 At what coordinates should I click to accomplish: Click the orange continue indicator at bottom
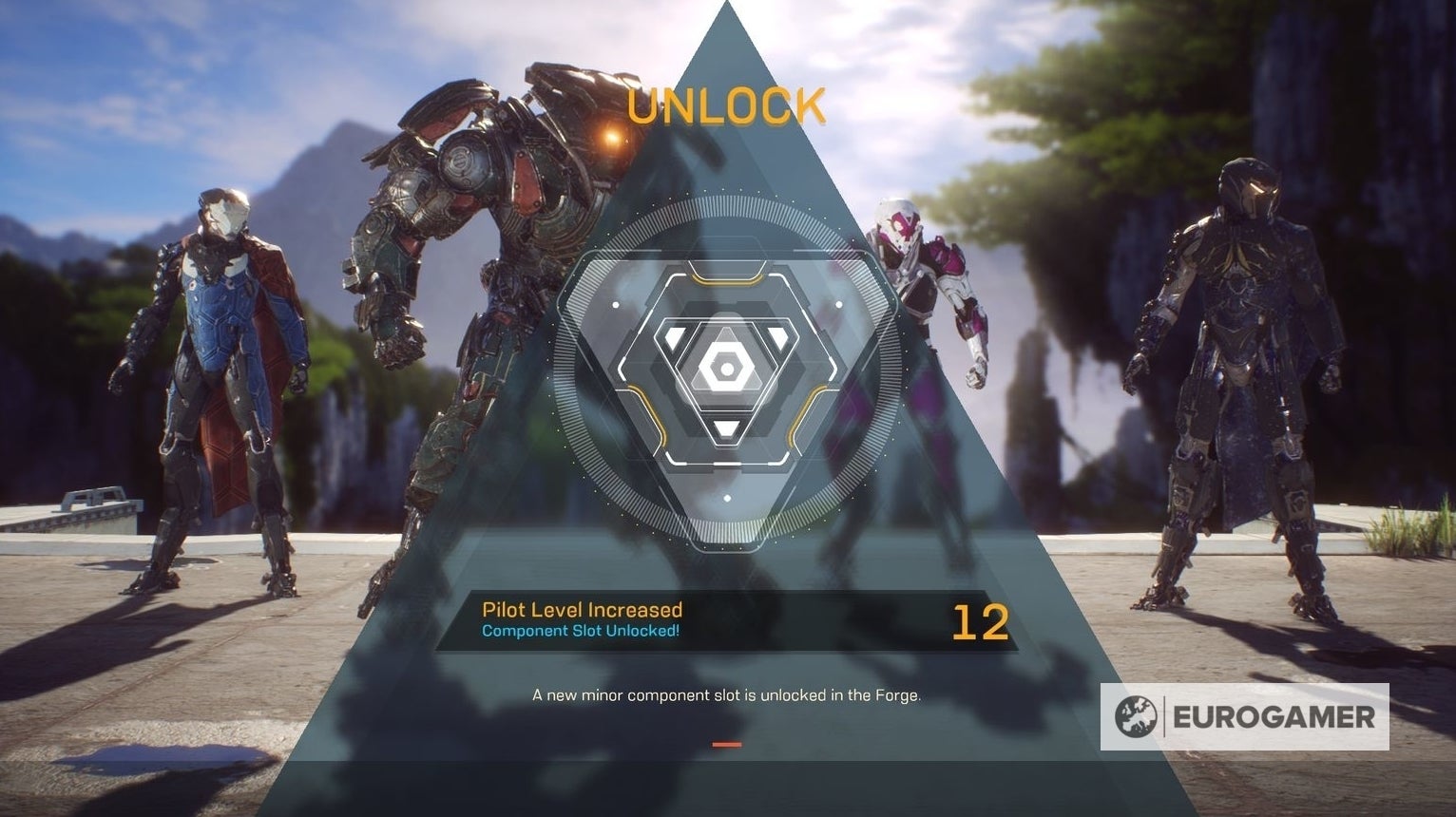coord(729,744)
